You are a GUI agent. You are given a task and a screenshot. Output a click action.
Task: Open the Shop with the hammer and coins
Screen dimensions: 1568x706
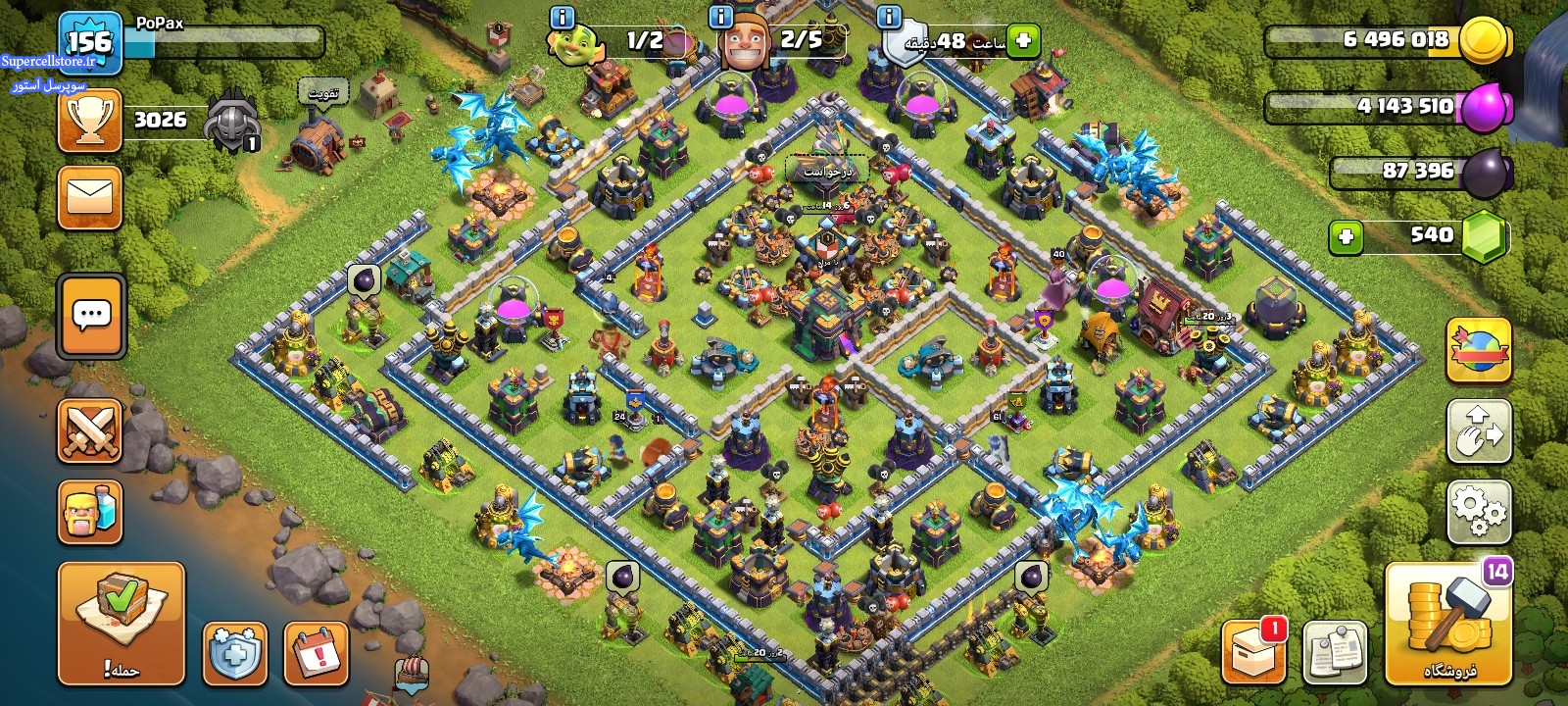coord(1448,624)
